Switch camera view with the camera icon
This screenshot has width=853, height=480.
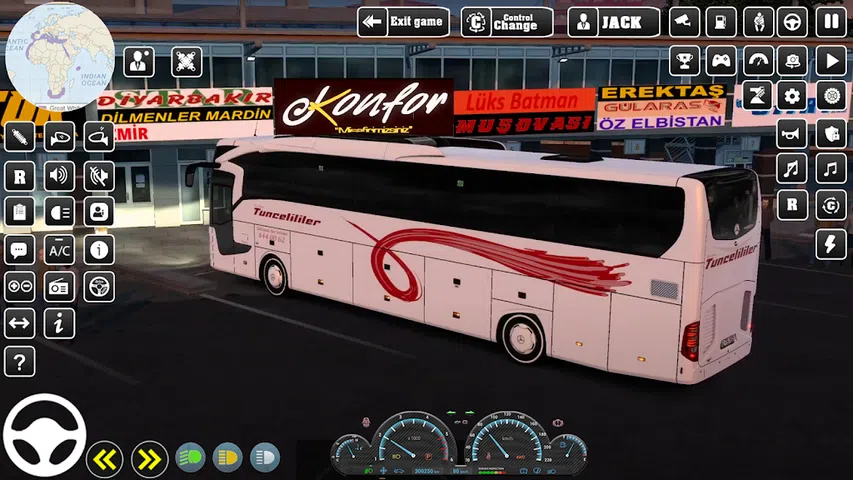click(684, 22)
